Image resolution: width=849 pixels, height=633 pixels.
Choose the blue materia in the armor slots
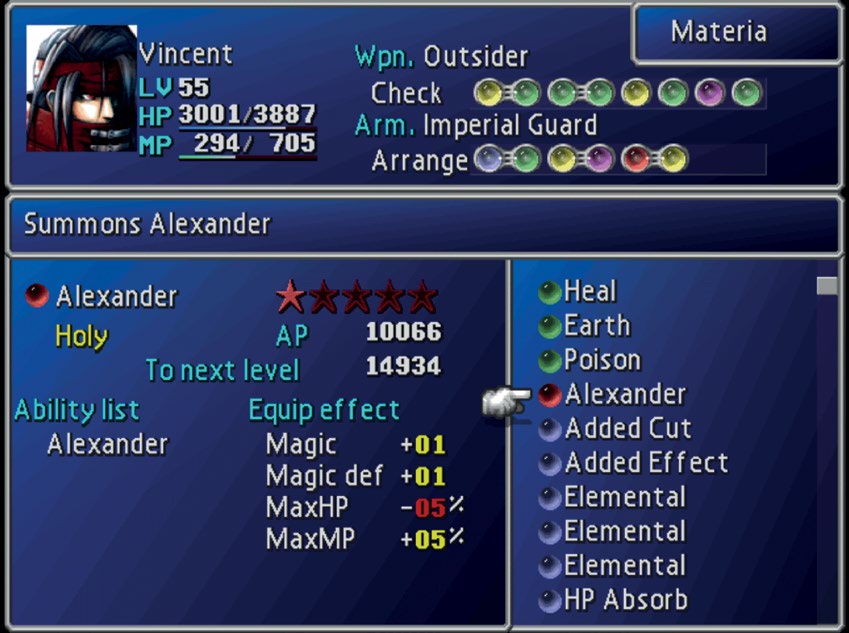click(x=488, y=159)
